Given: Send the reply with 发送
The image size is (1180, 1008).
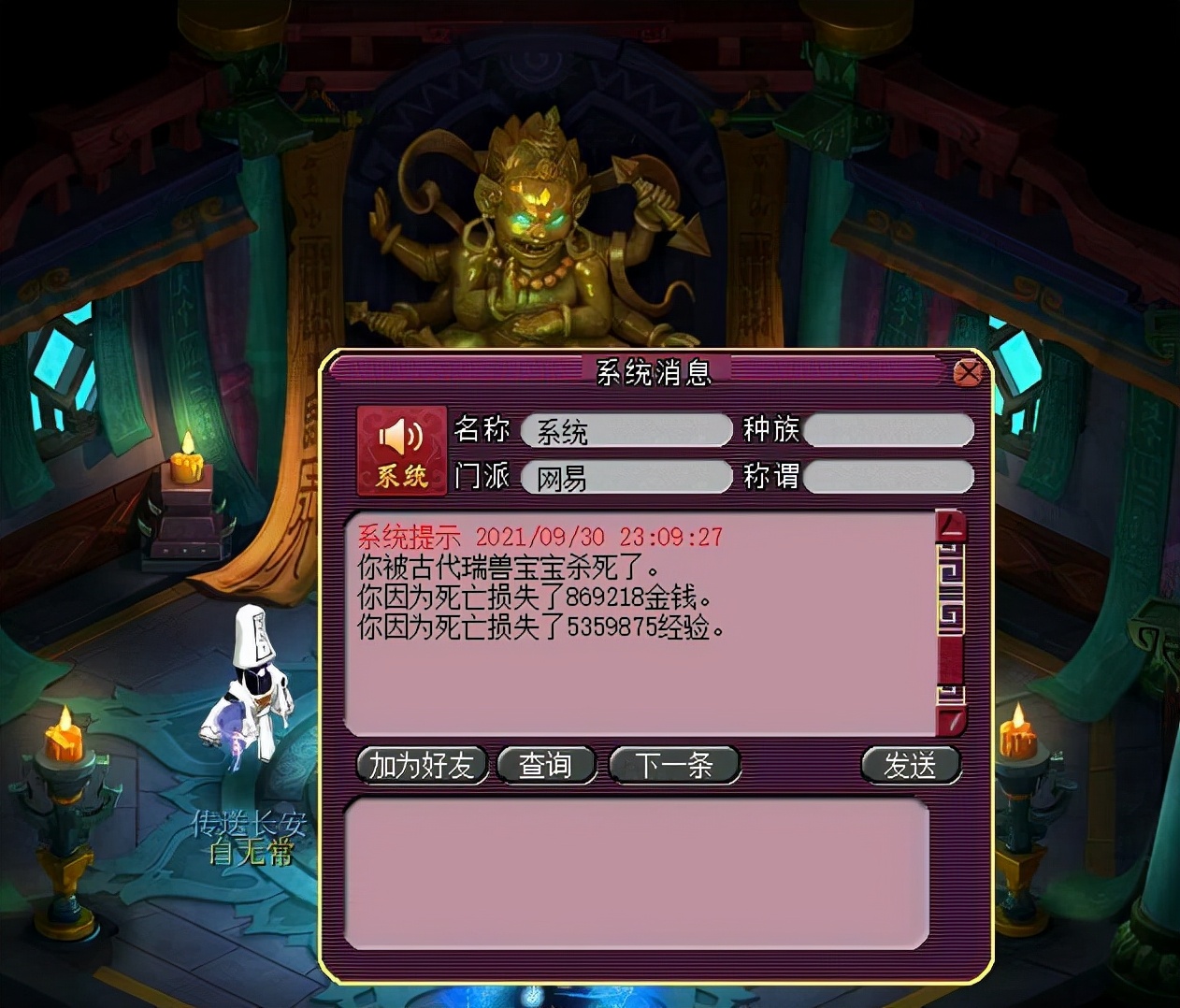Looking at the screenshot, I should click(x=910, y=765).
